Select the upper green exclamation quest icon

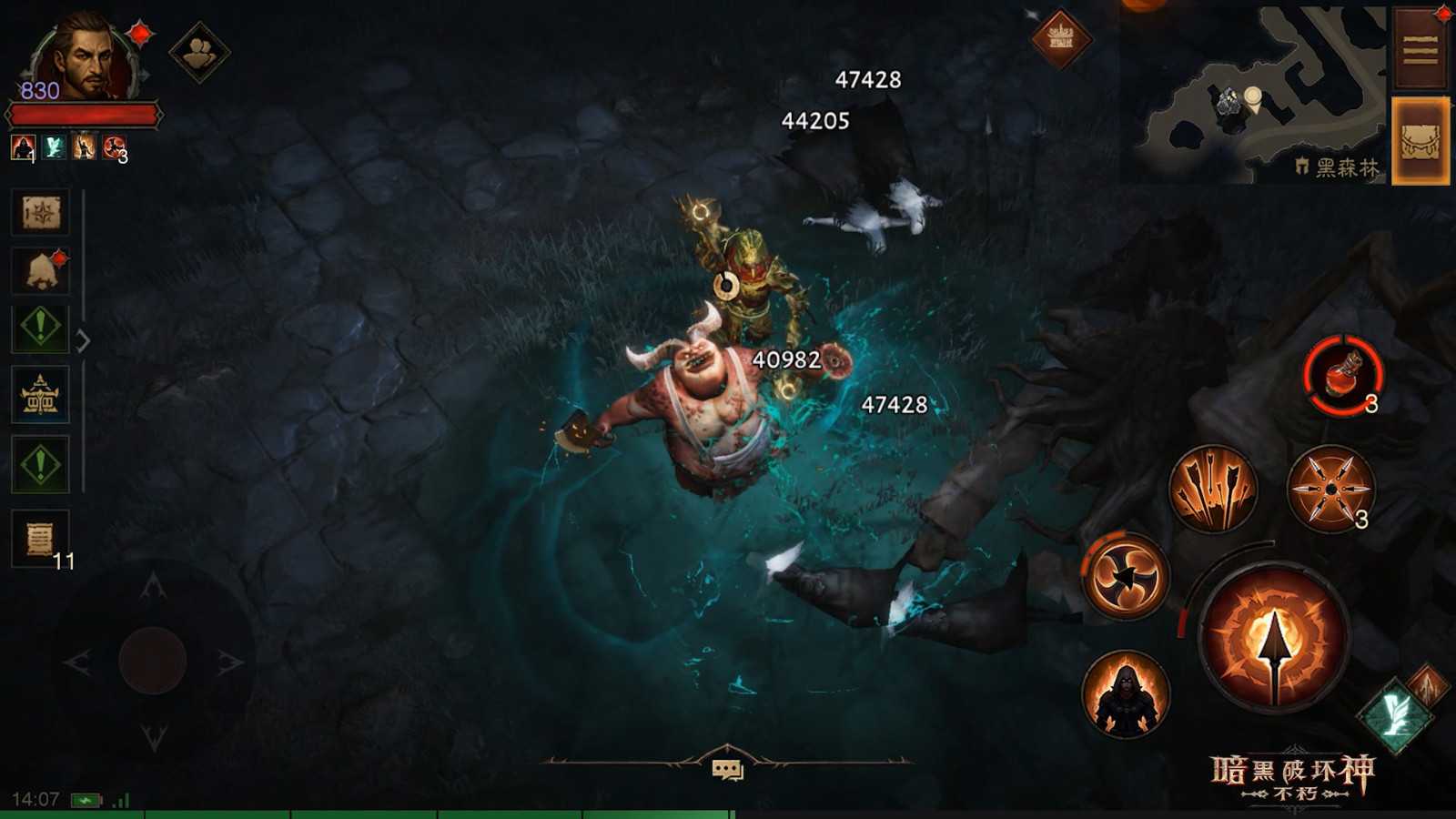40,329
